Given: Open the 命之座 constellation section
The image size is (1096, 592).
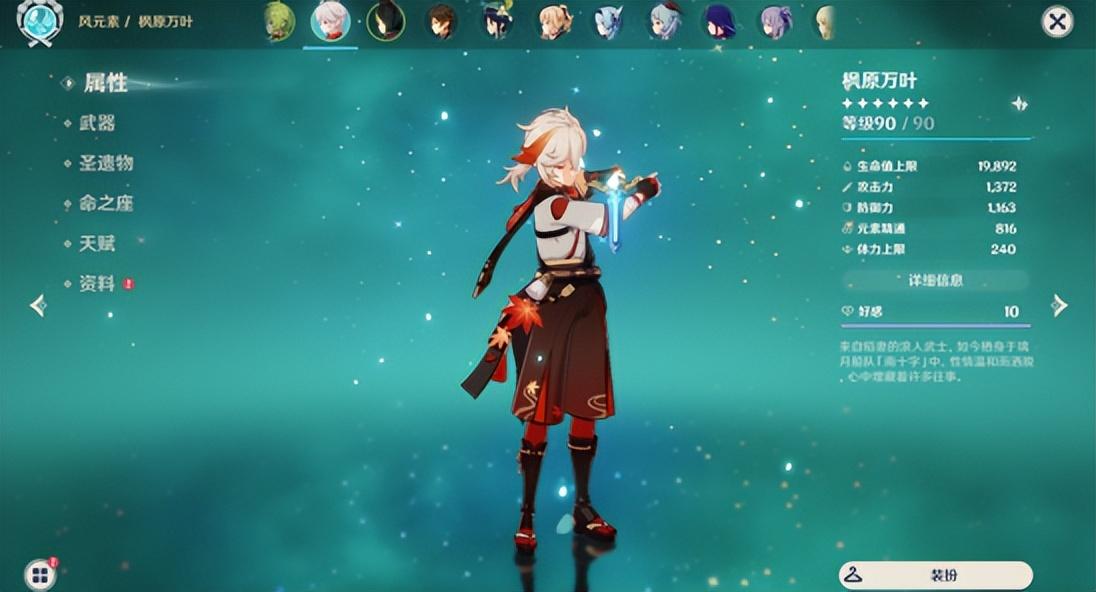Looking at the screenshot, I should pyautogui.click(x=106, y=203).
